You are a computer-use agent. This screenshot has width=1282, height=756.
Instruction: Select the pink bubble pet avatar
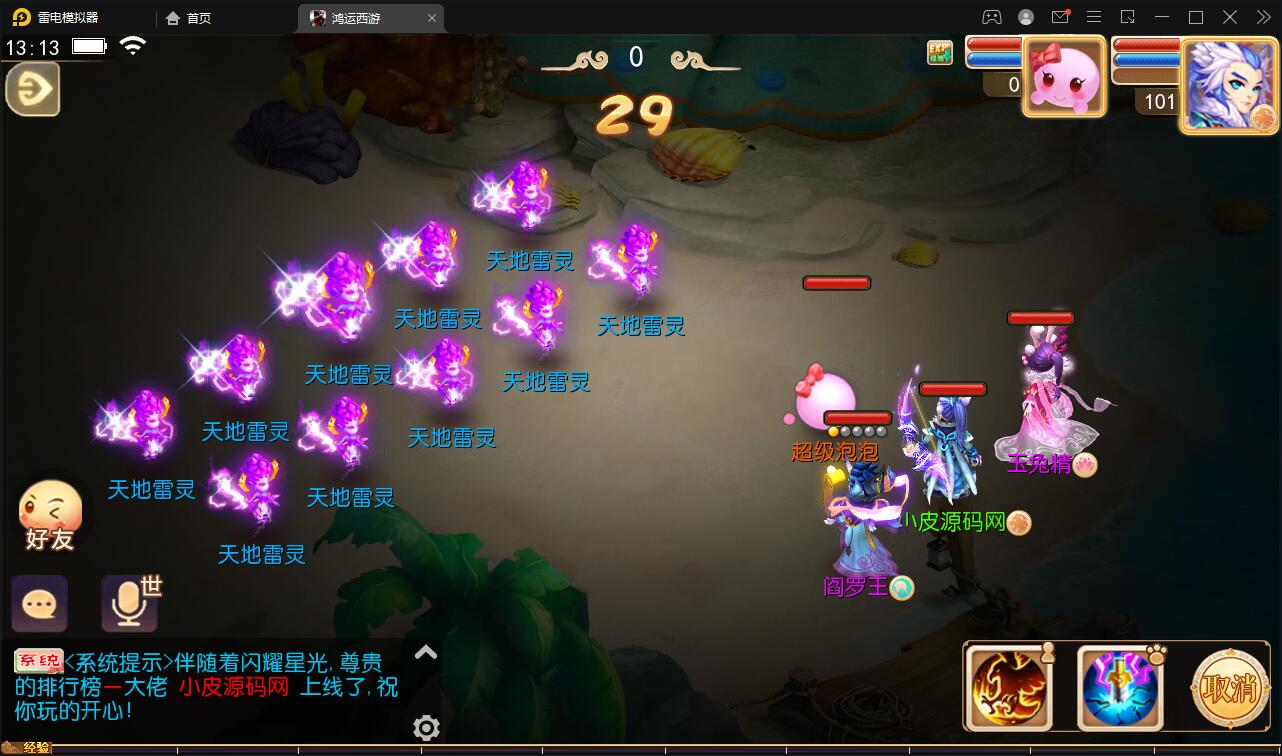coord(1064,75)
